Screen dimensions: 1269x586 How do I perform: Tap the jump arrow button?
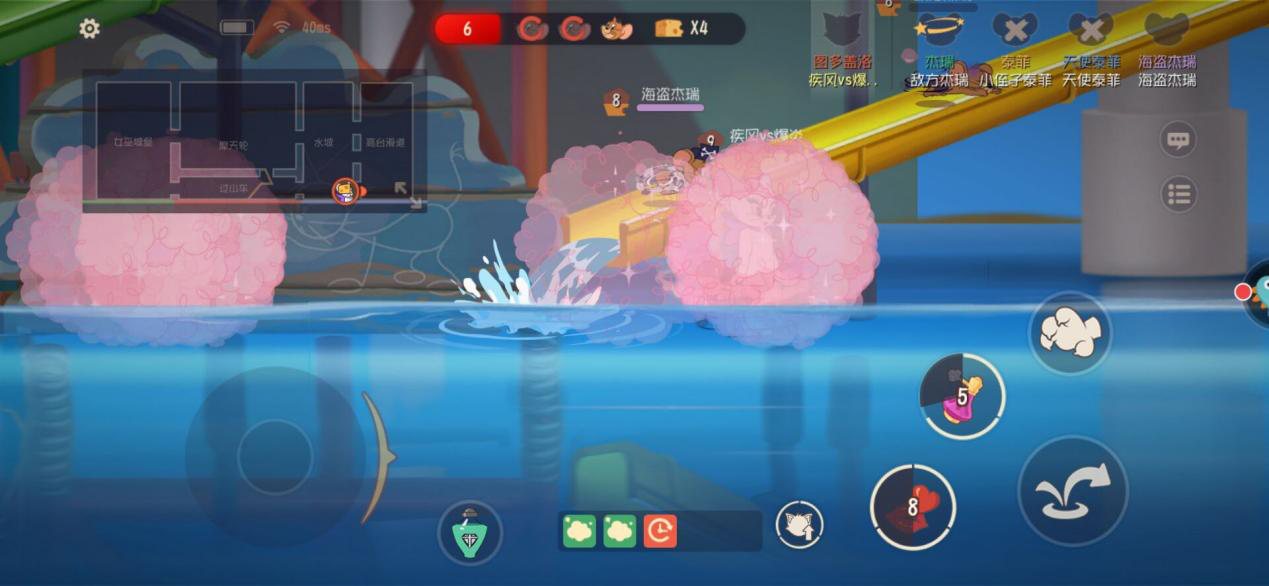[x=1072, y=490]
